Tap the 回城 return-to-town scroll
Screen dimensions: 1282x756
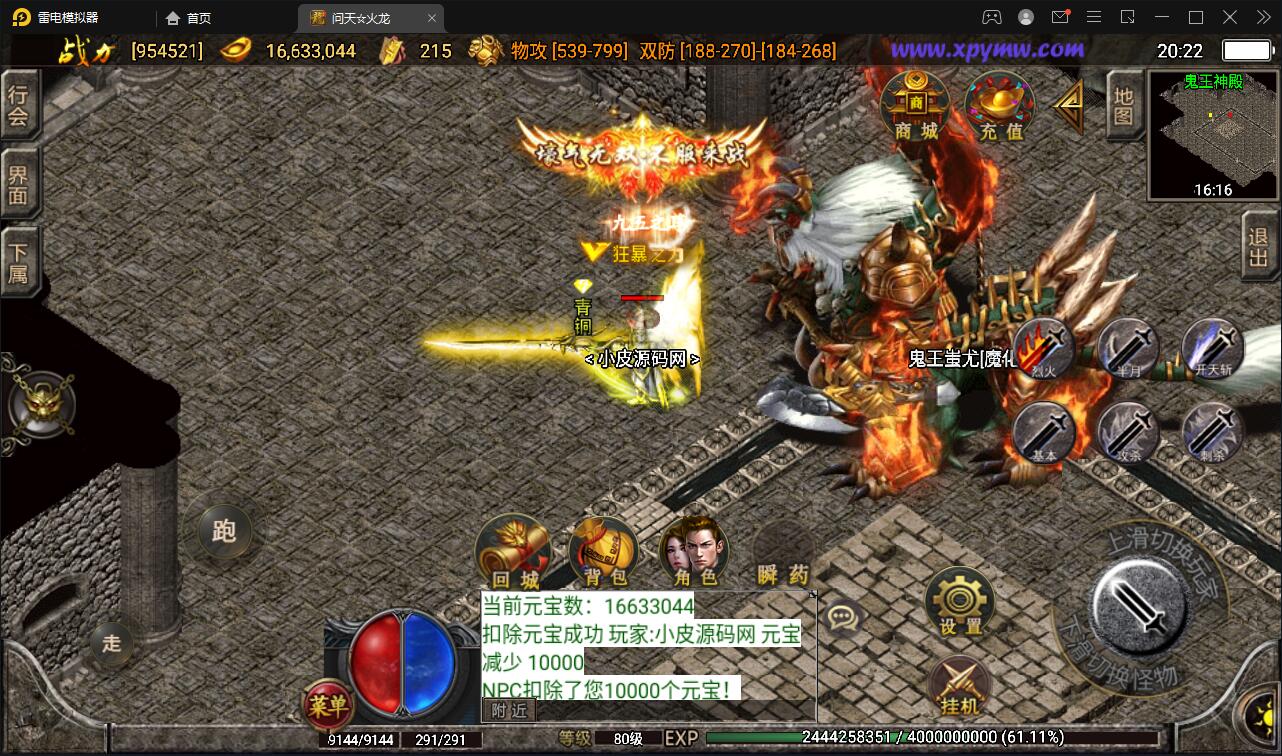click(x=513, y=550)
